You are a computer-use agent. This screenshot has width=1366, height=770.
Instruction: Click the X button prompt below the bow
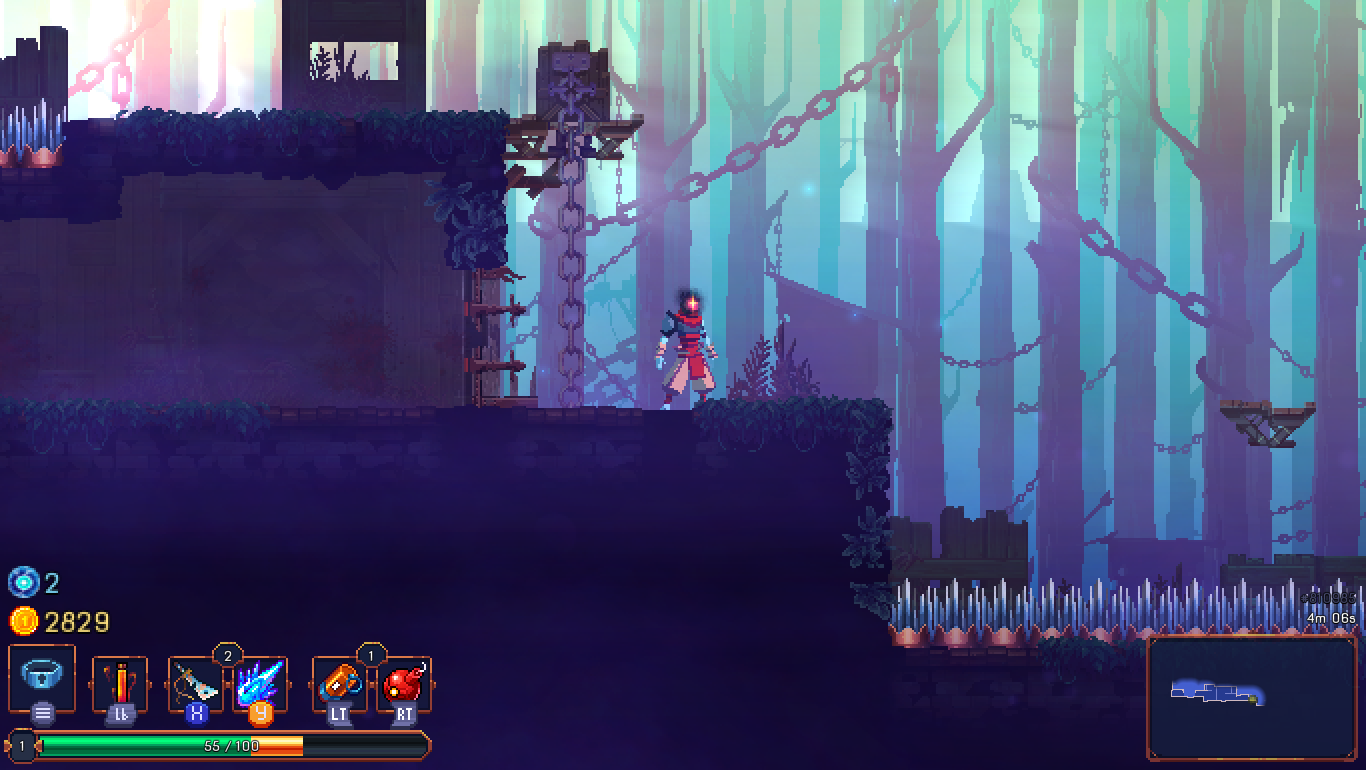(x=198, y=714)
